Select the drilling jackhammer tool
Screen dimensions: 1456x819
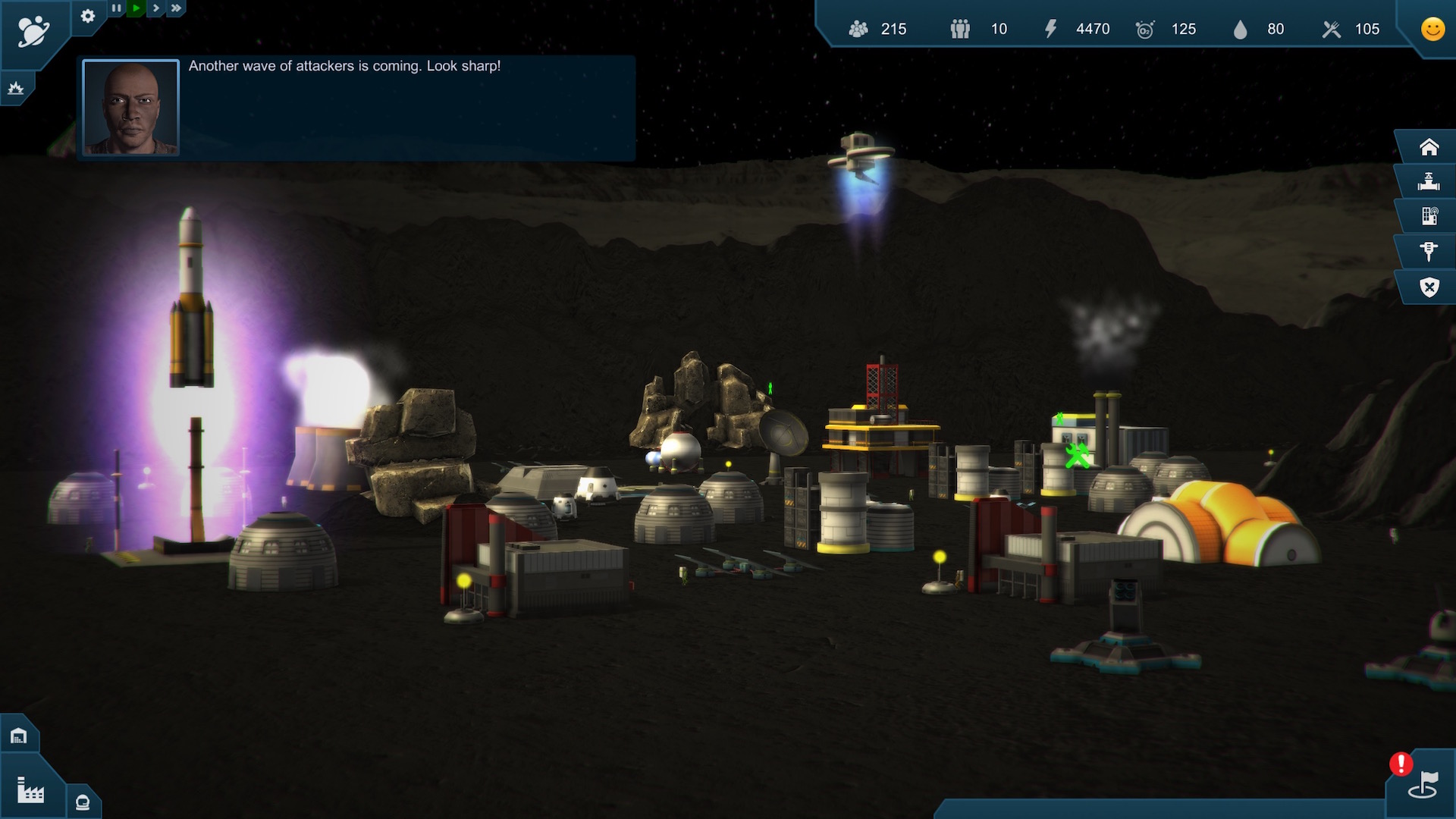pyautogui.click(x=1429, y=251)
